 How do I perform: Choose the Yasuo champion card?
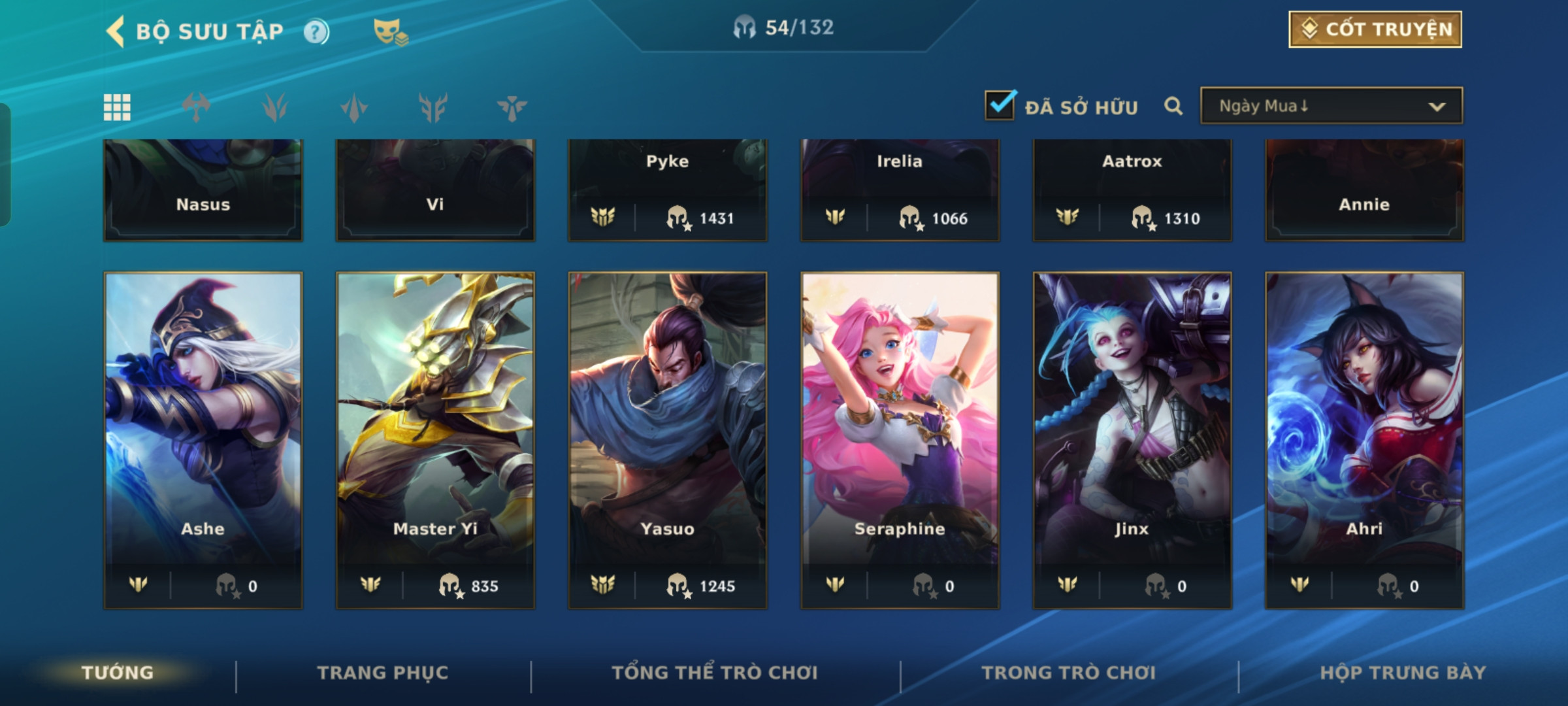point(668,438)
